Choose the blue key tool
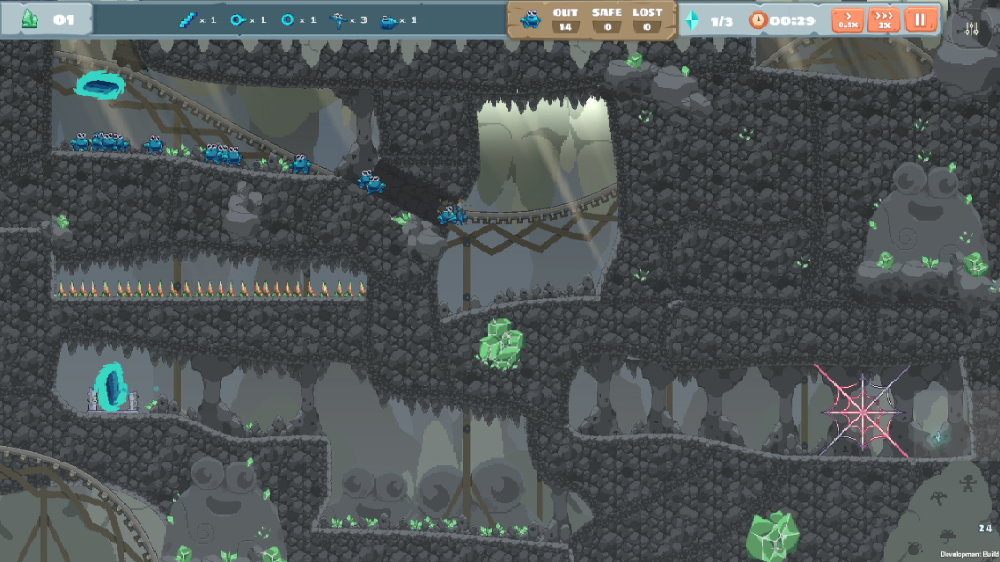This screenshot has height=562, width=1000. point(238,19)
